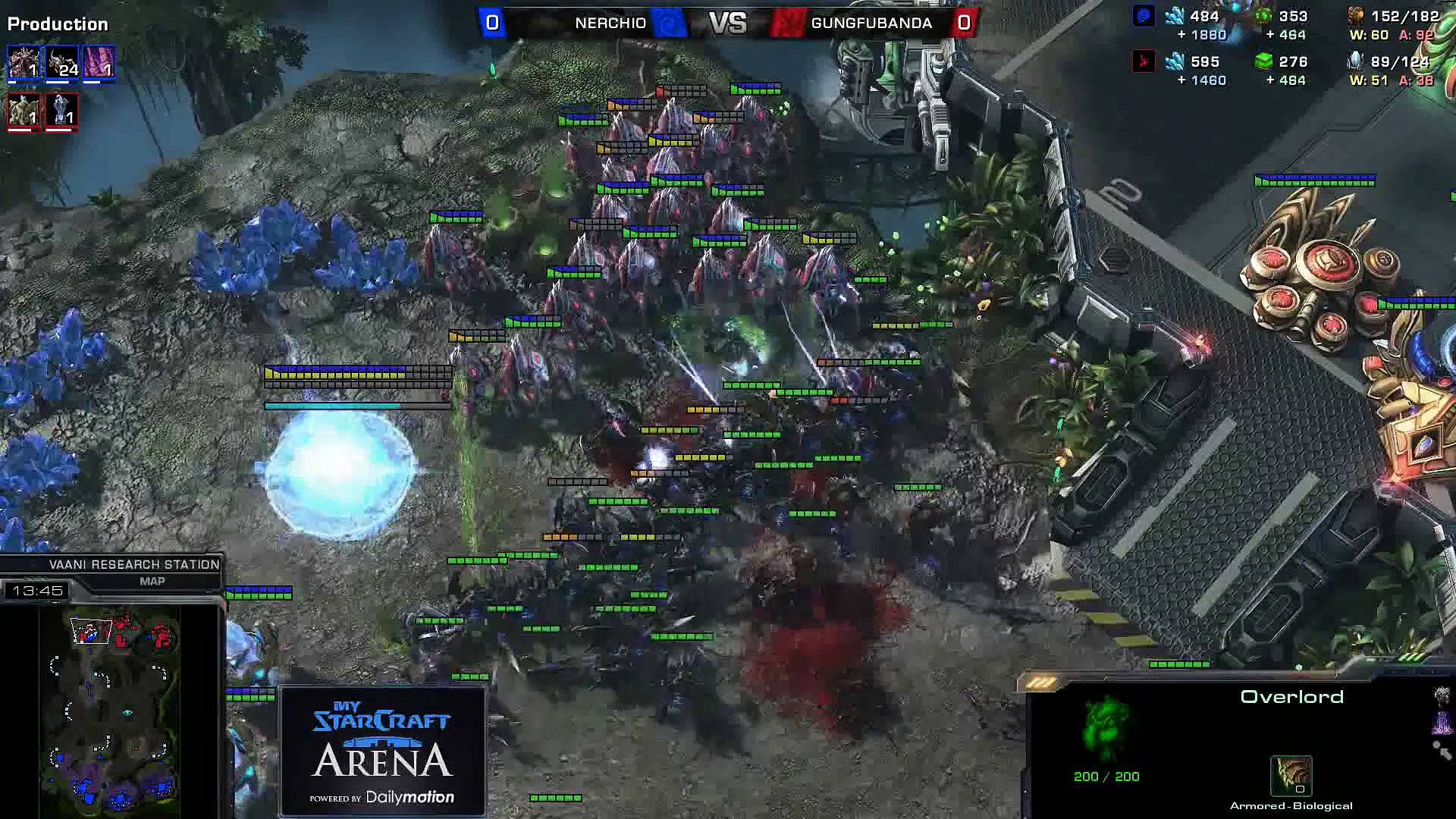Select the purple crystal production icon

pos(99,62)
